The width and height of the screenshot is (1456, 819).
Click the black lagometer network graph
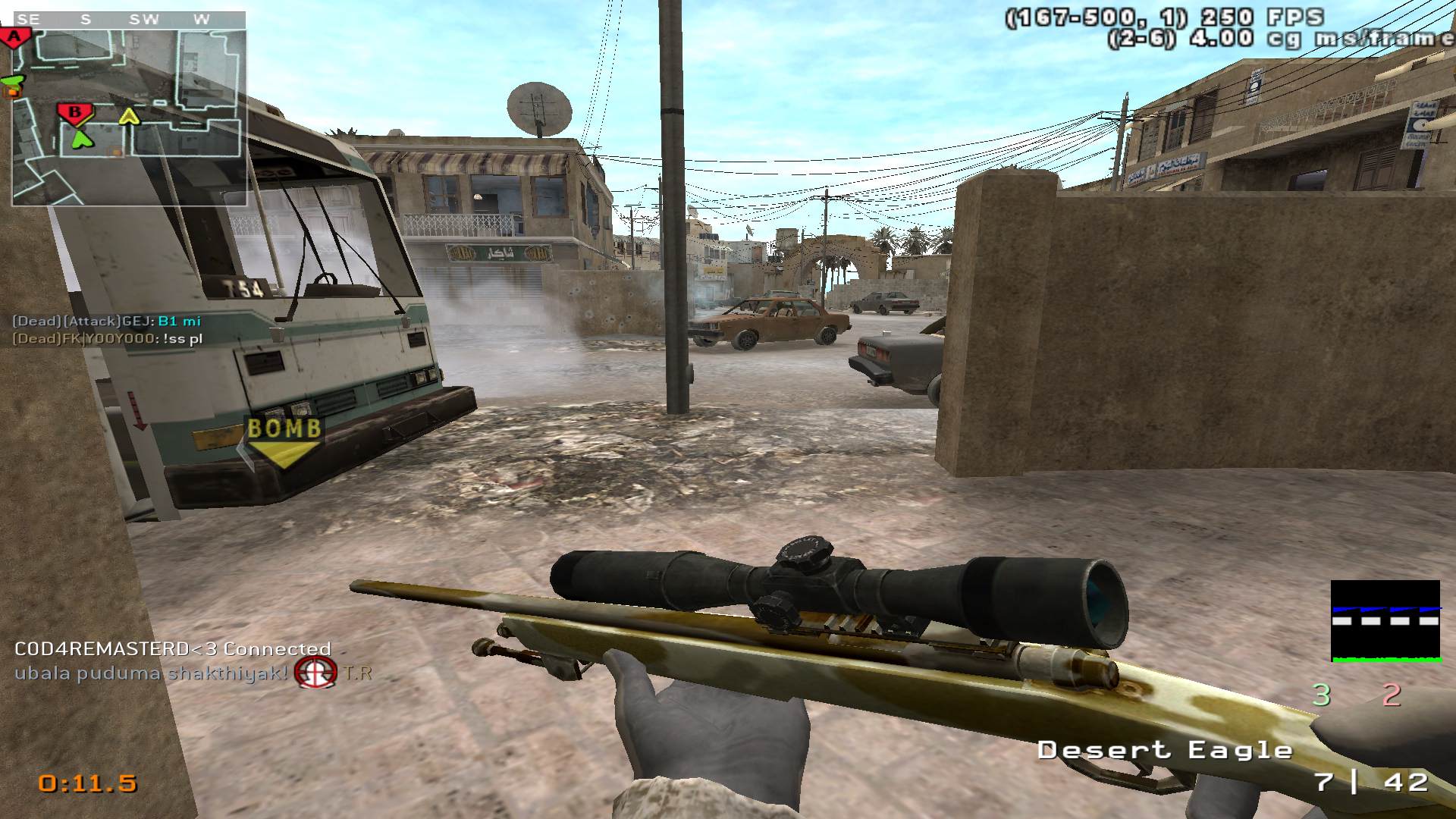[x=1385, y=621]
